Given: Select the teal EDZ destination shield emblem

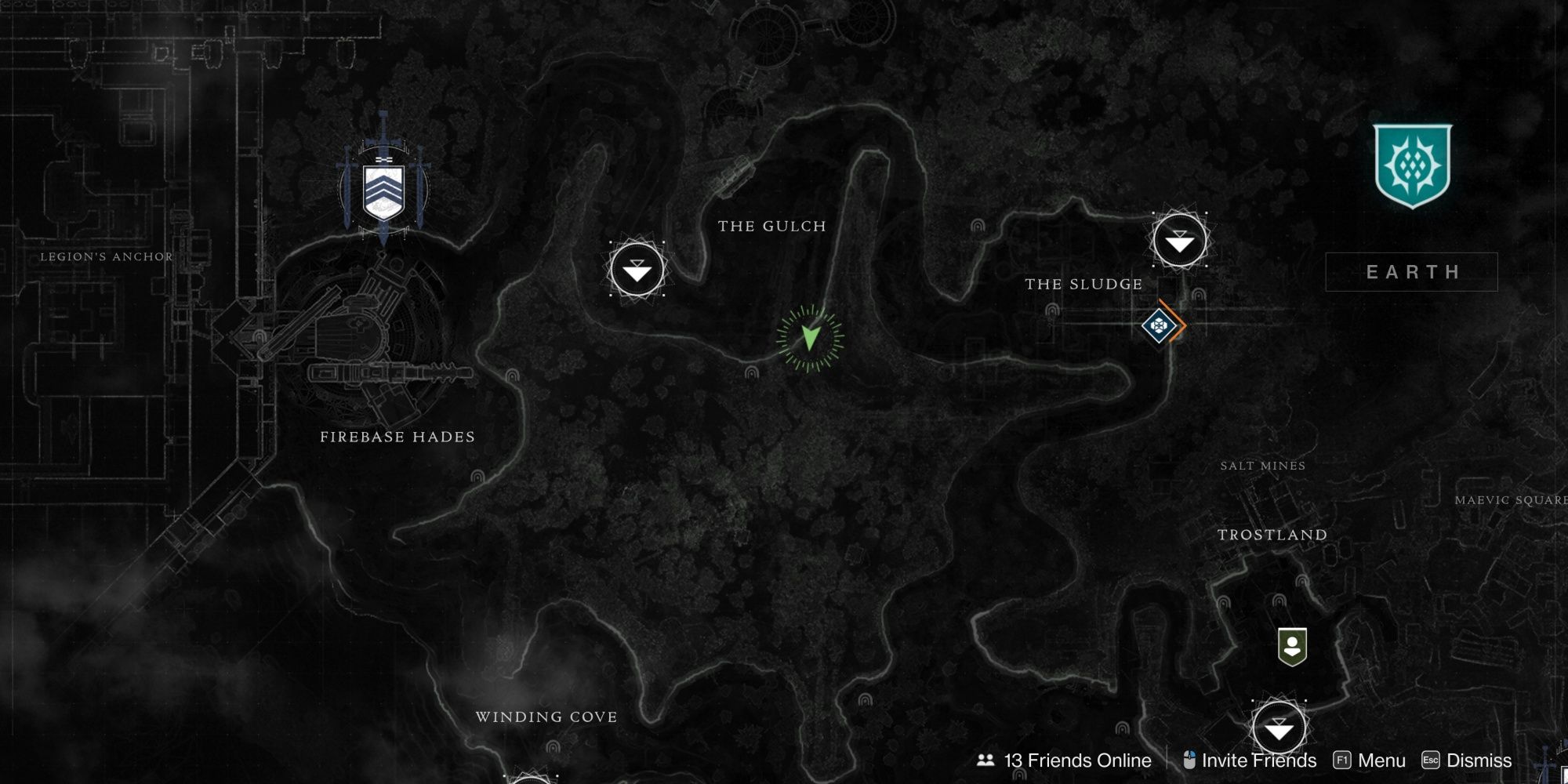Looking at the screenshot, I should click(x=1412, y=166).
